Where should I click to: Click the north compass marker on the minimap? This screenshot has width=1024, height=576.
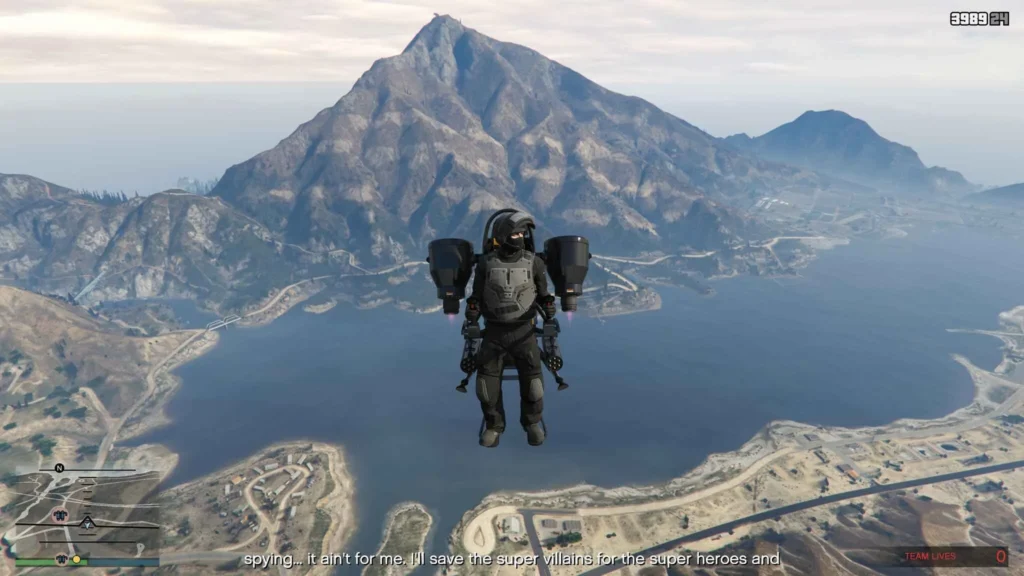coord(59,468)
